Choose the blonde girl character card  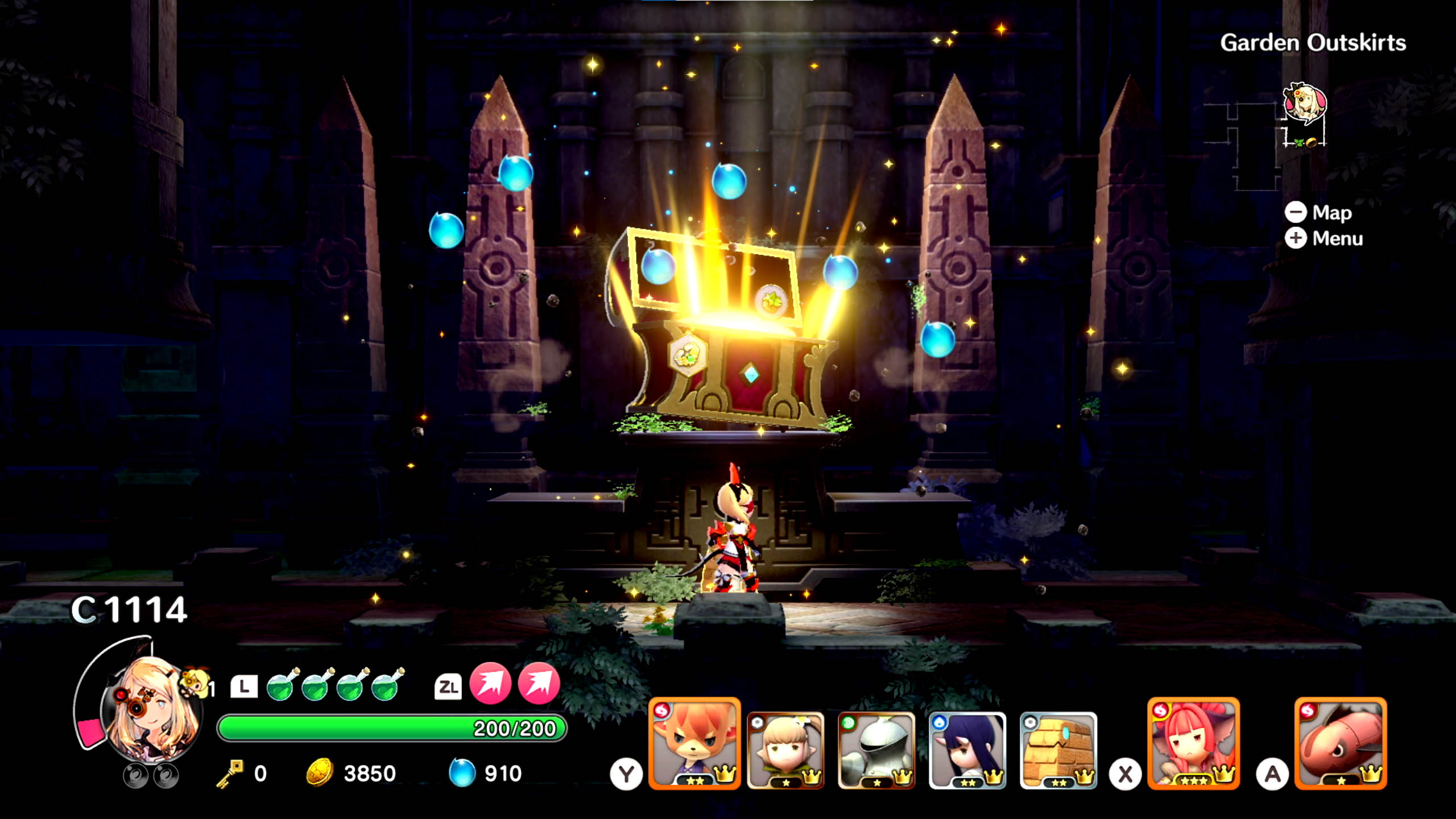pos(785,750)
